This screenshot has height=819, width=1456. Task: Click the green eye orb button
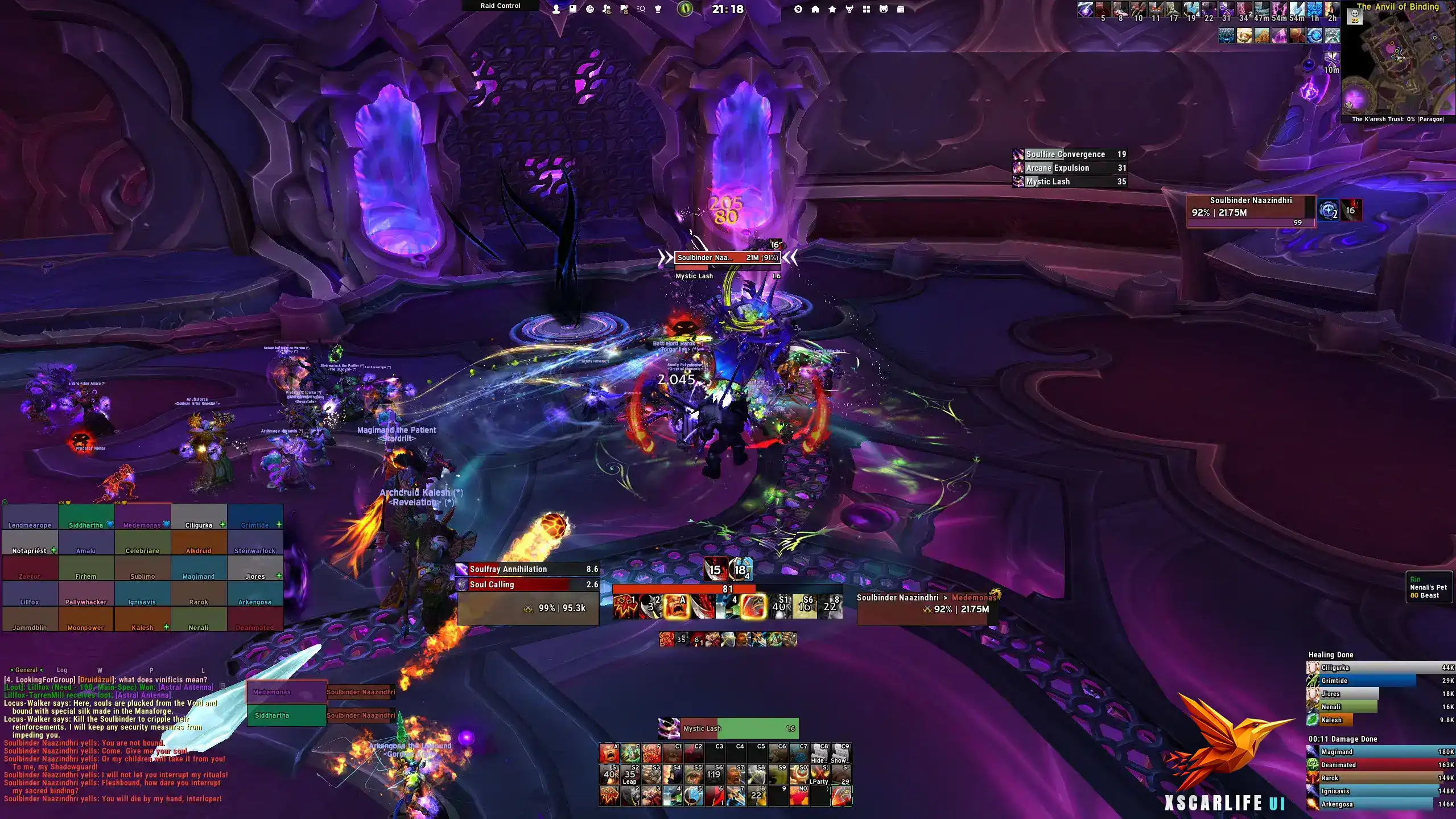pyautogui.click(x=685, y=9)
